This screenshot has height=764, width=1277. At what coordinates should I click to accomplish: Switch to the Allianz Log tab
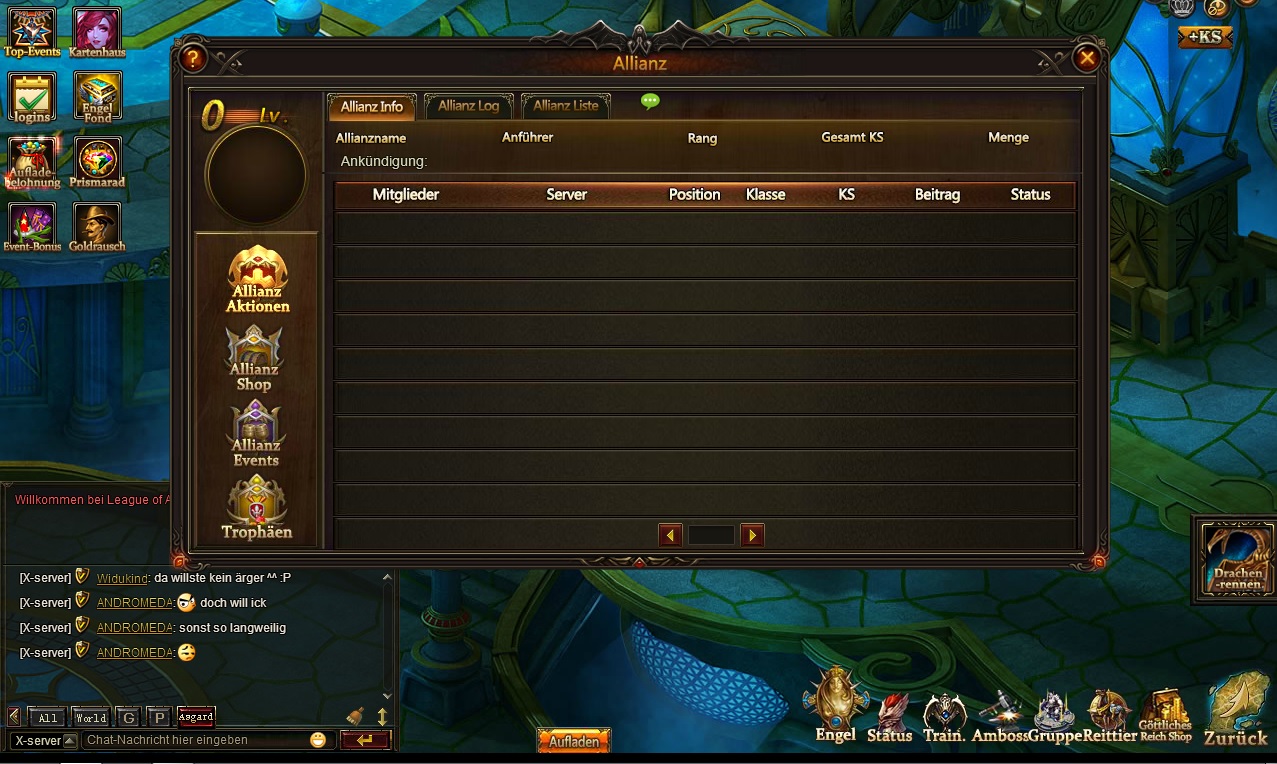(468, 106)
